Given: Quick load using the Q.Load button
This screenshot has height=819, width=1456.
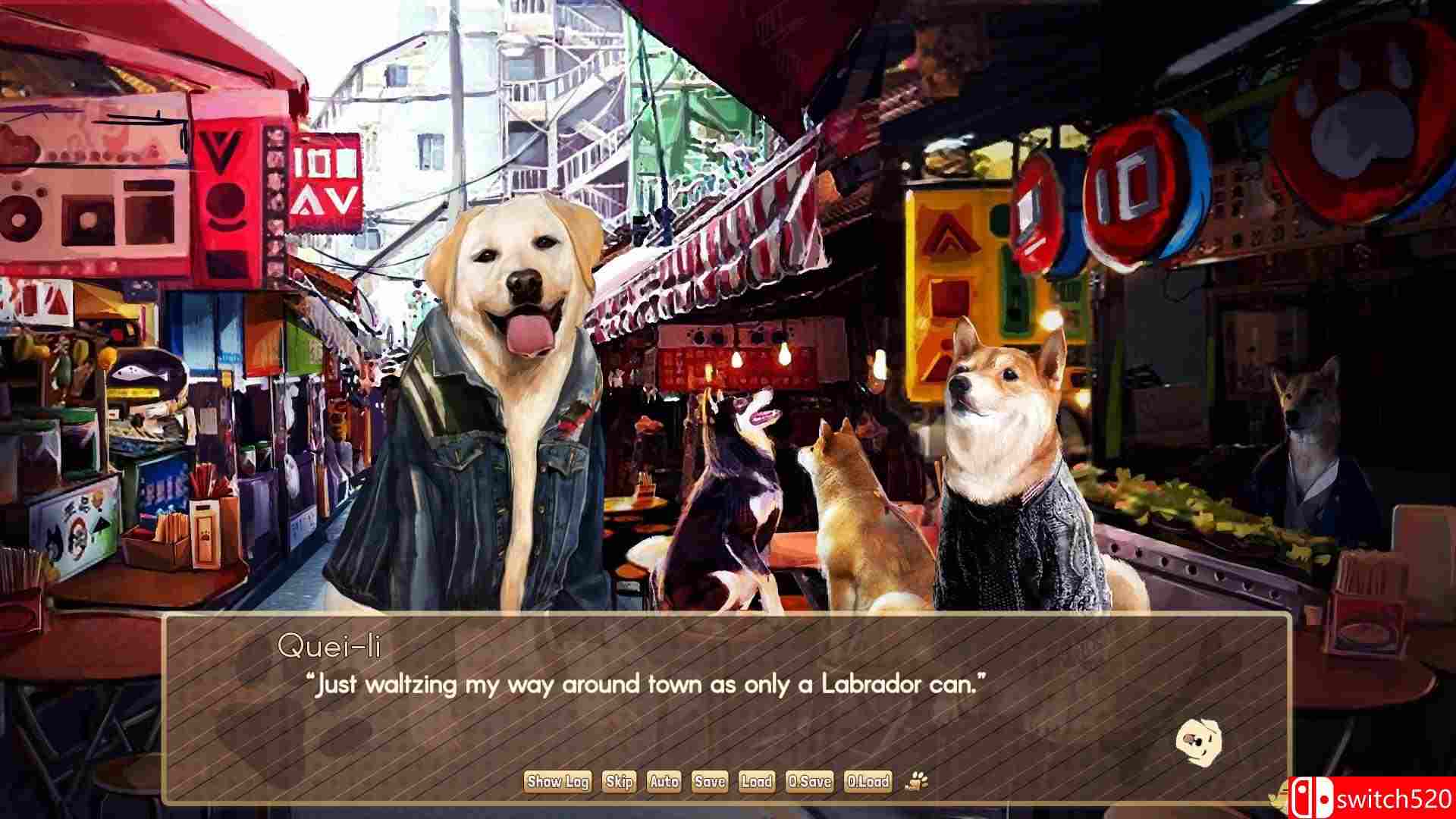Looking at the screenshot, I should click(x=870, y=782).
